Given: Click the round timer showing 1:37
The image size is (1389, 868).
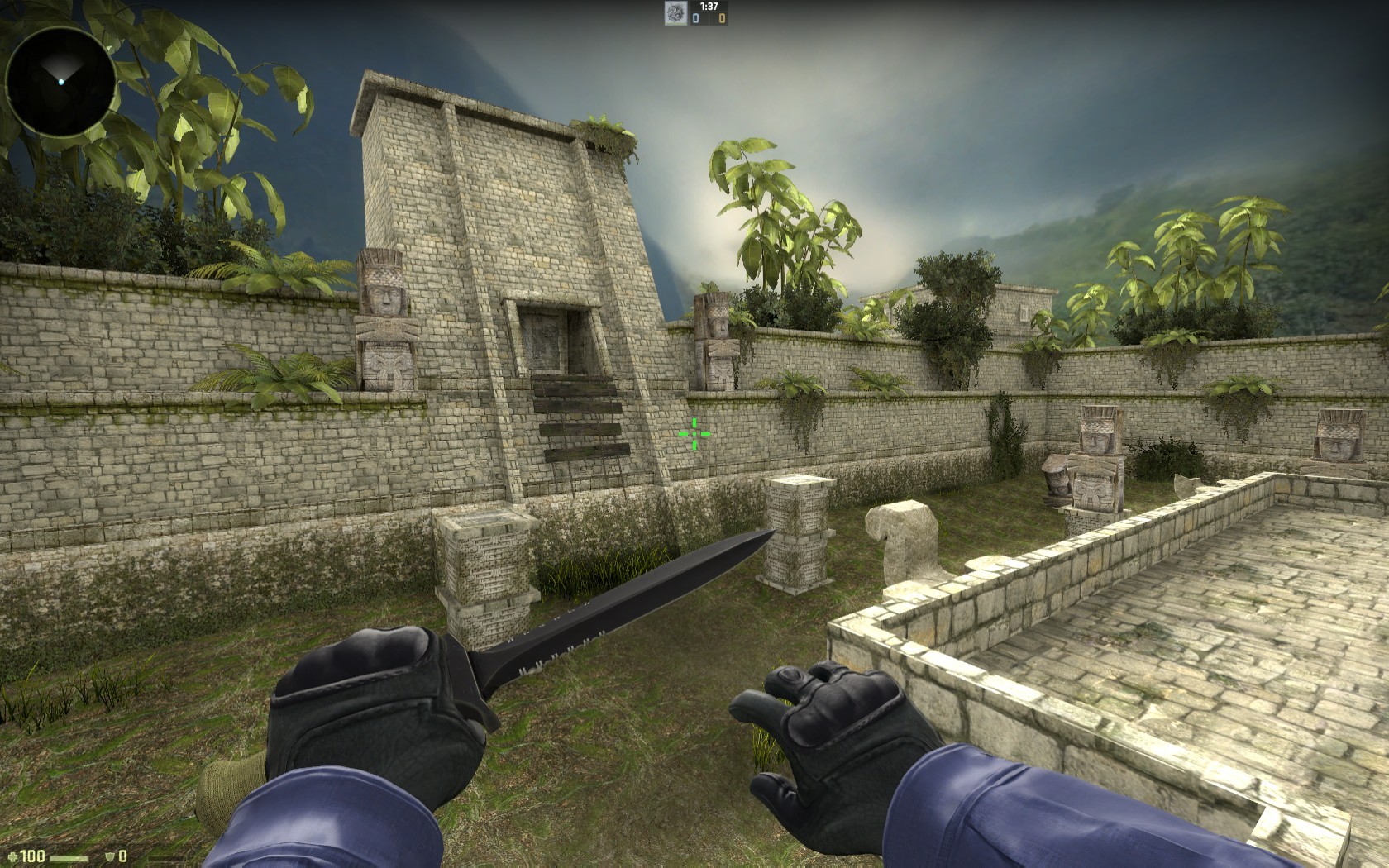Looking at the screenshot, I should pos(709,7).
